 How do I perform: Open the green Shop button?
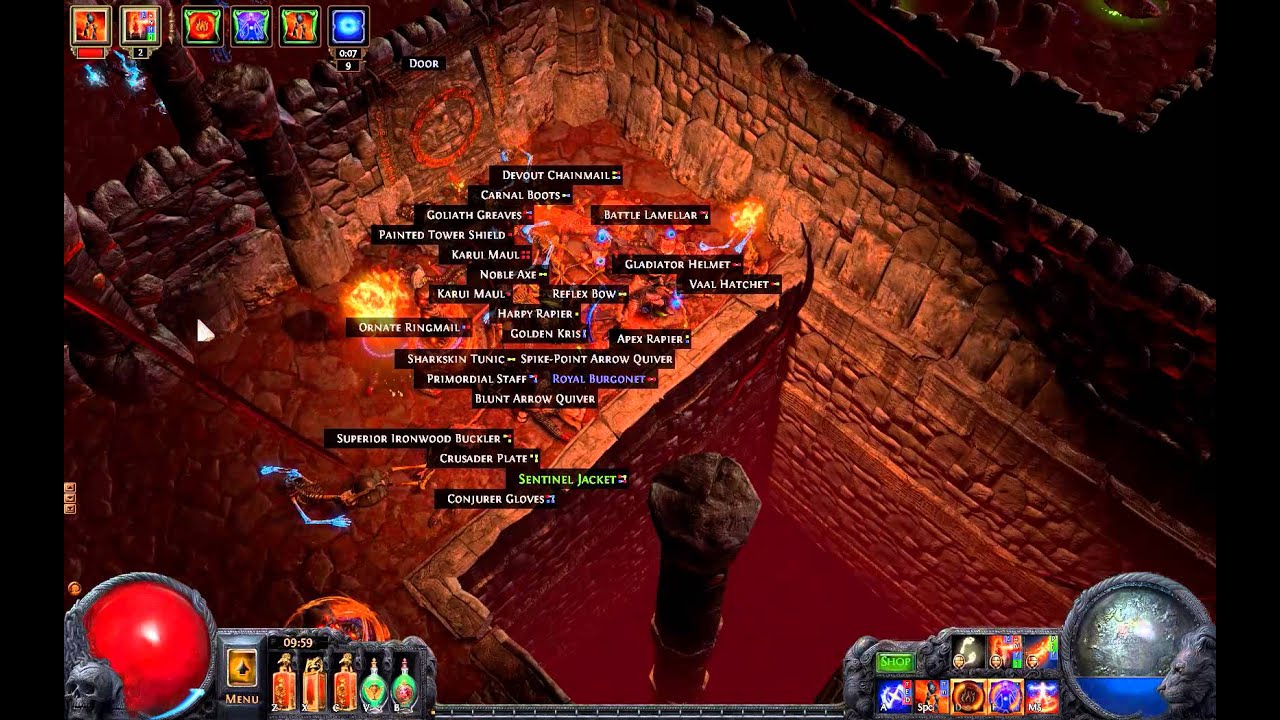point(895,661)
